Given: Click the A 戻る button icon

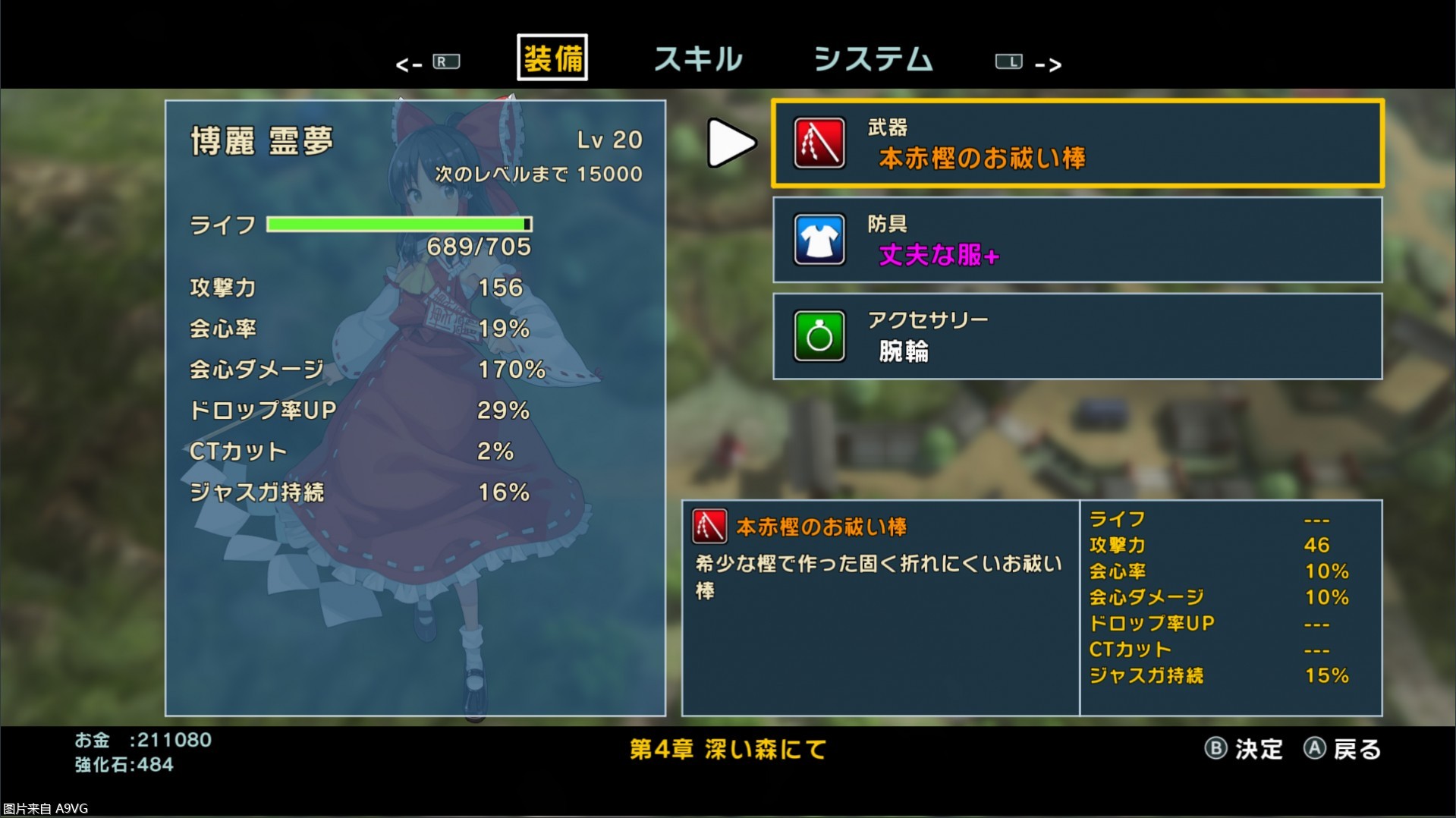Looking at the screenshot, I should (1315, 750).
